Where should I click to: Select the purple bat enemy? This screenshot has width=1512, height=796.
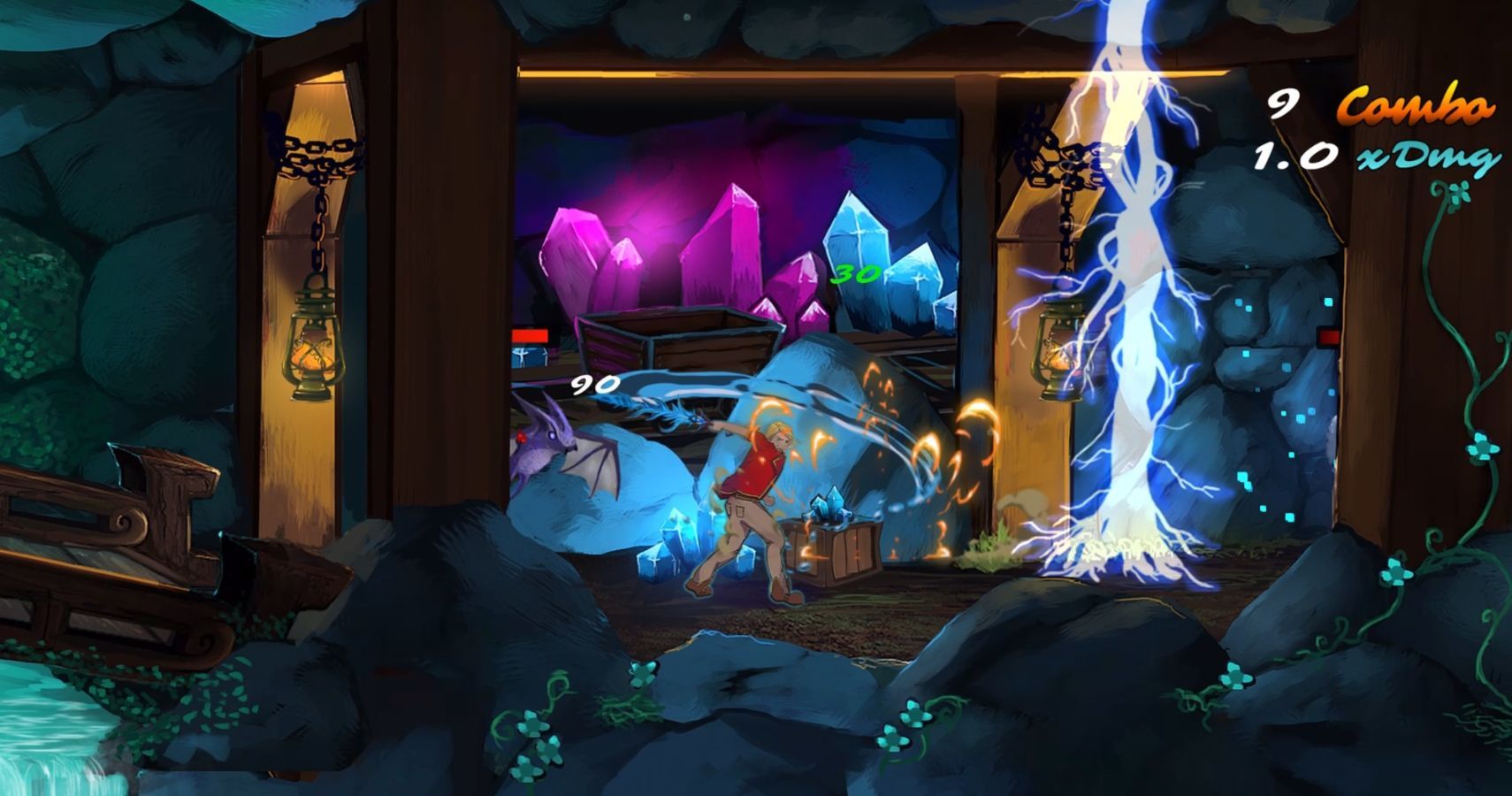point(548,451)
